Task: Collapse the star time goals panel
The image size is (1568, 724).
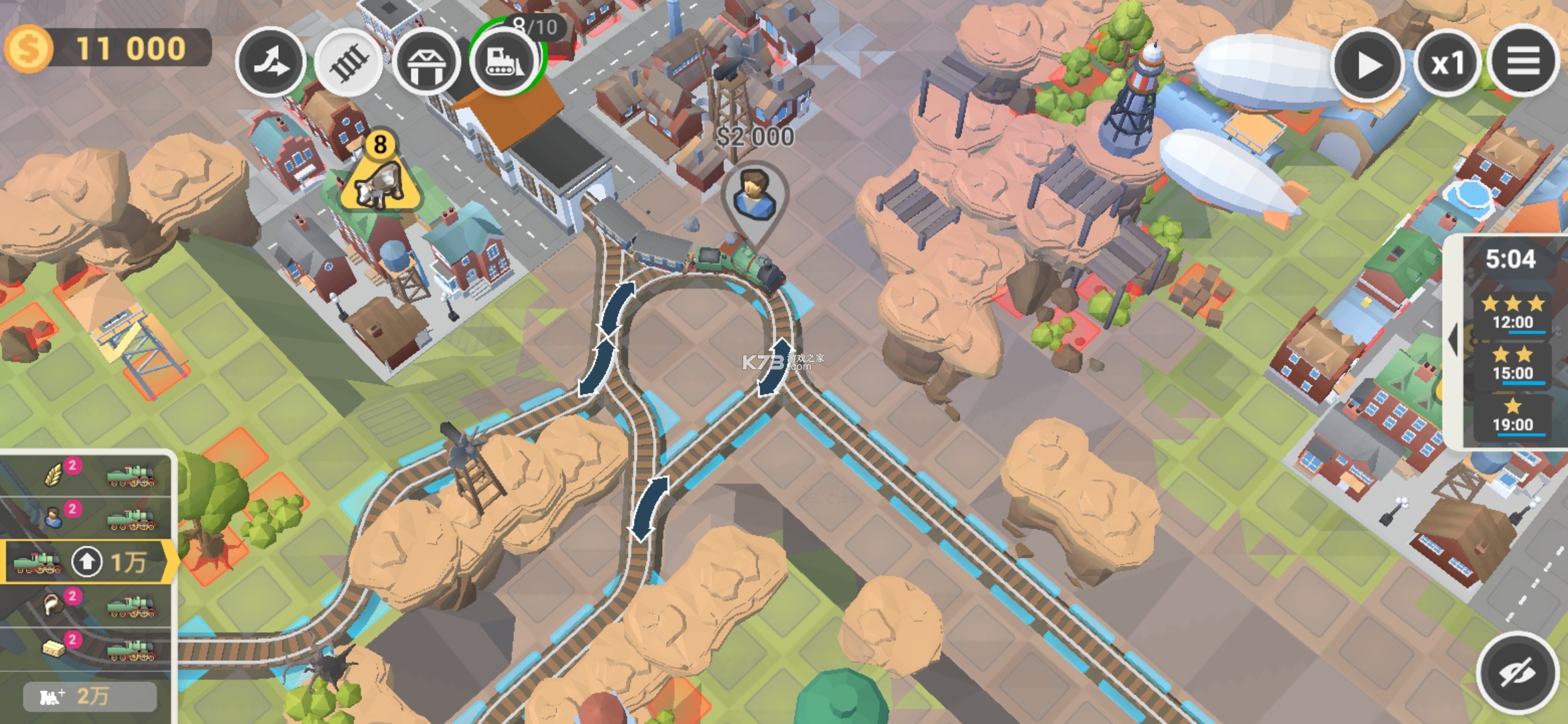Action: pyautogui.click(x=1453, y=340)
